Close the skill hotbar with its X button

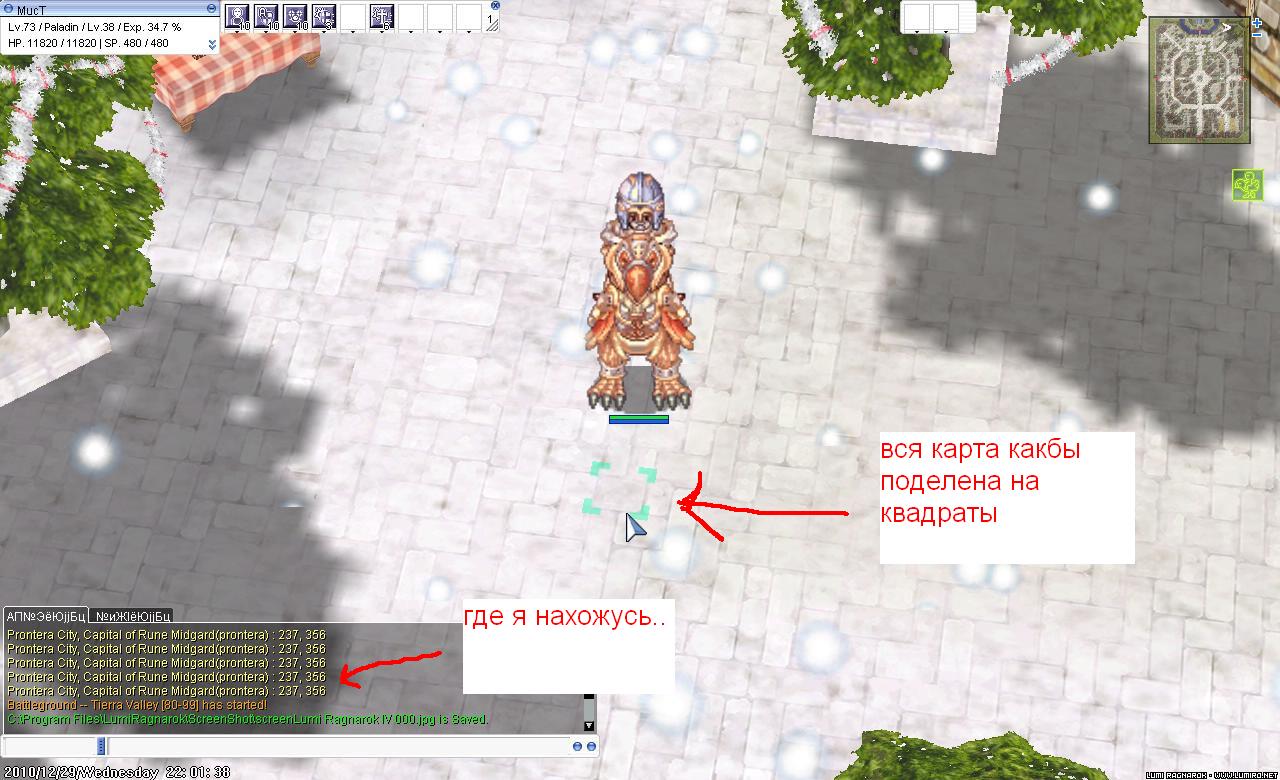(x=496, y=5)
